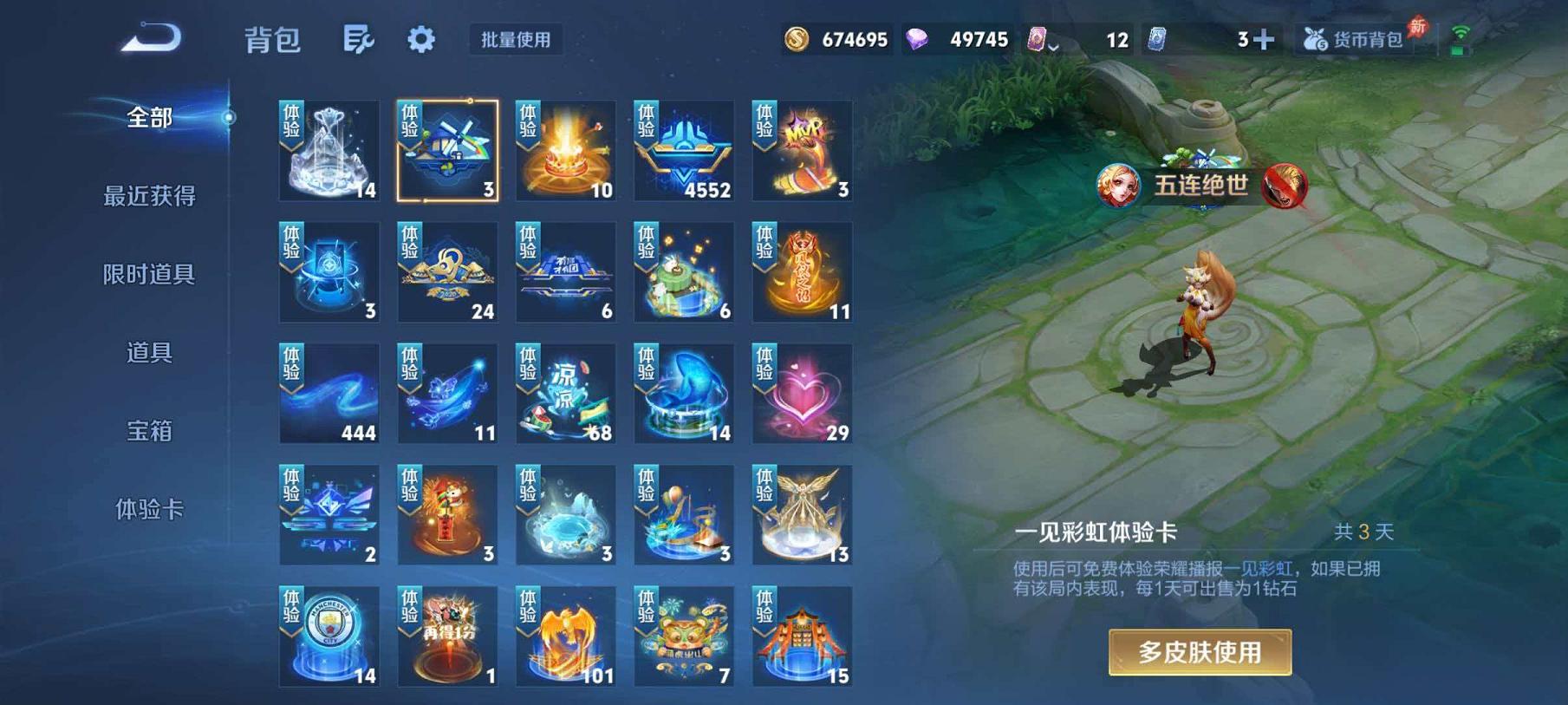Click the highlighted windmill experience card
Screen dimensions: 1568x705
tap(447, 149)
